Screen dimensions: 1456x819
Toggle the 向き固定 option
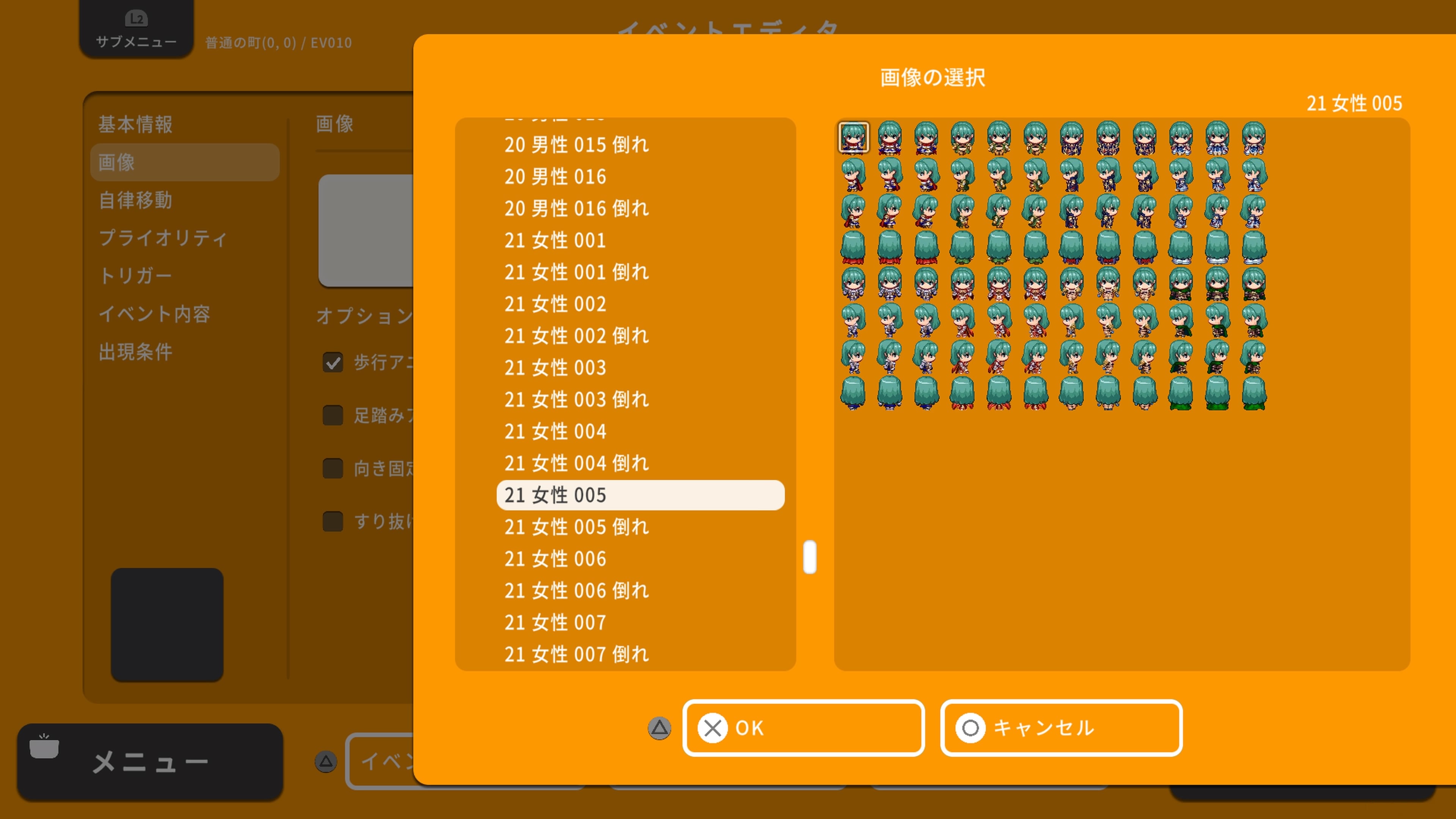coord(333,469)
